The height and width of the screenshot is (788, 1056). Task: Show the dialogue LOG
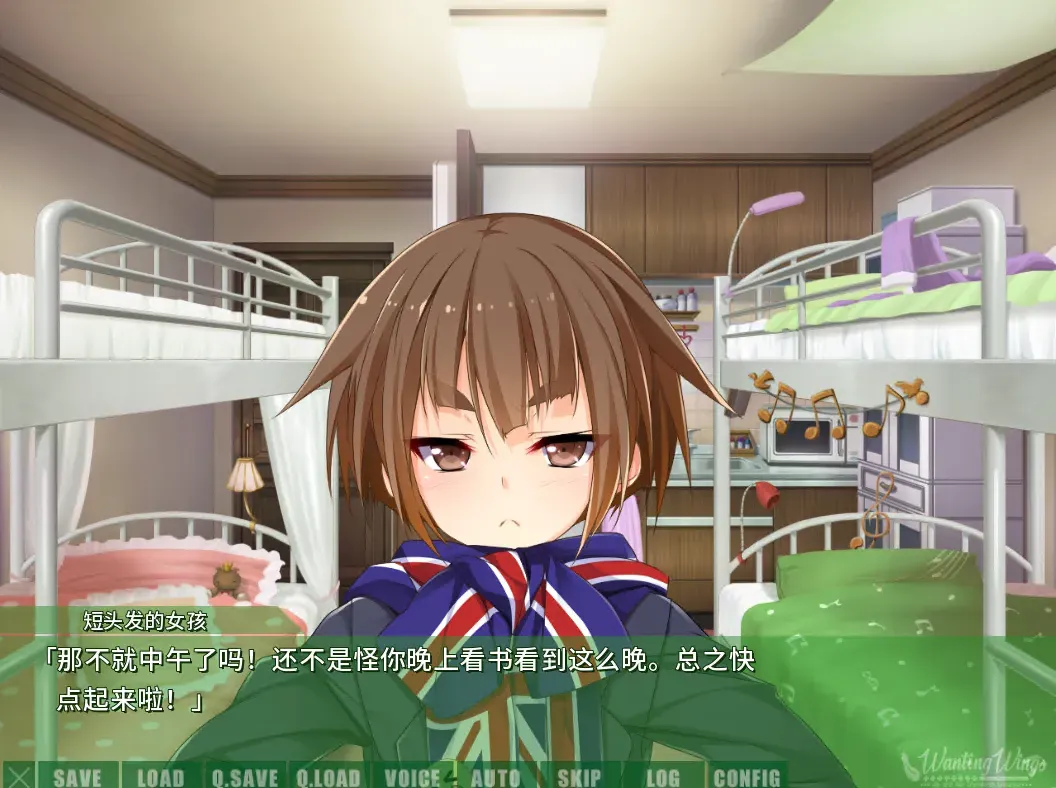pos(662,777)
